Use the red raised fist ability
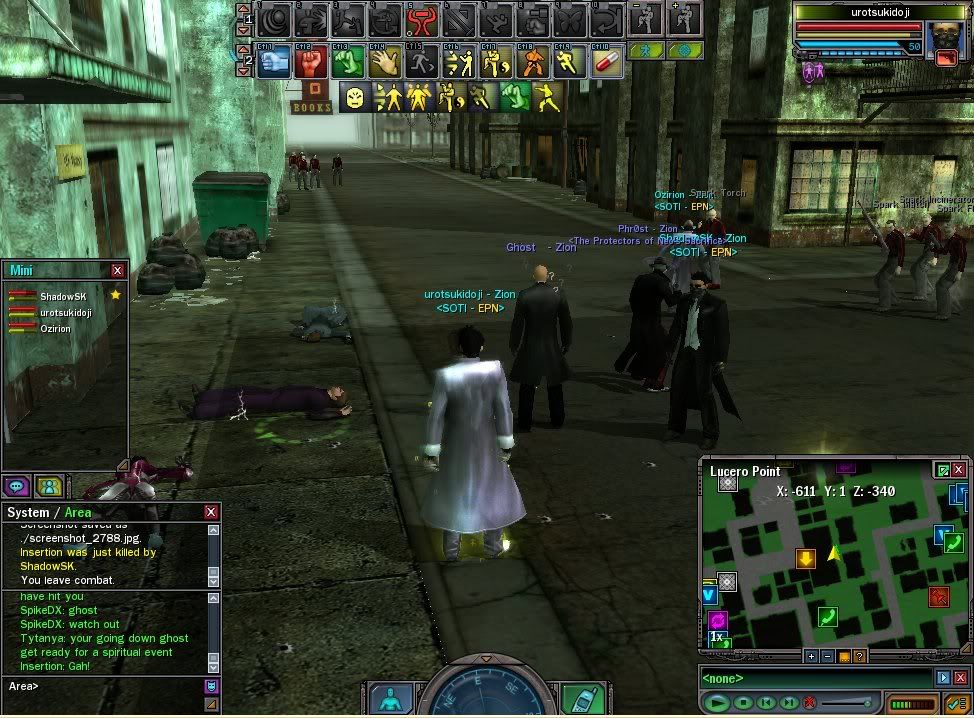 click(310, 62)
